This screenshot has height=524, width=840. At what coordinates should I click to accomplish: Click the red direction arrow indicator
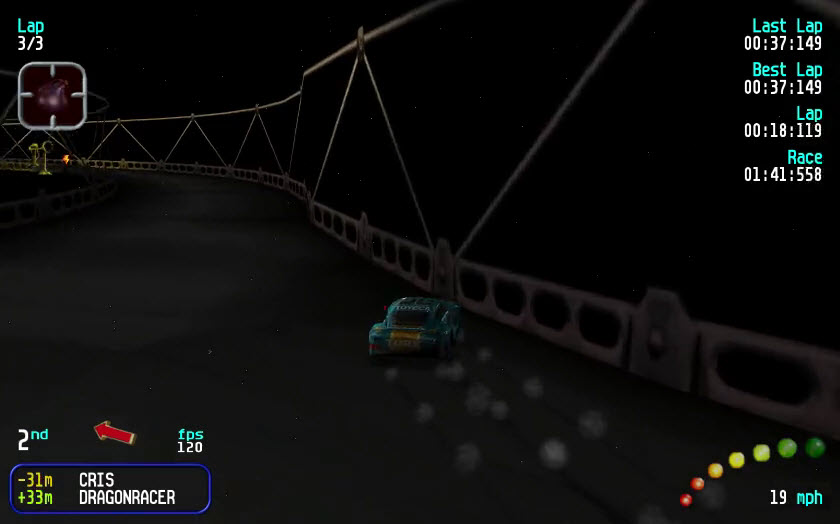115,432
